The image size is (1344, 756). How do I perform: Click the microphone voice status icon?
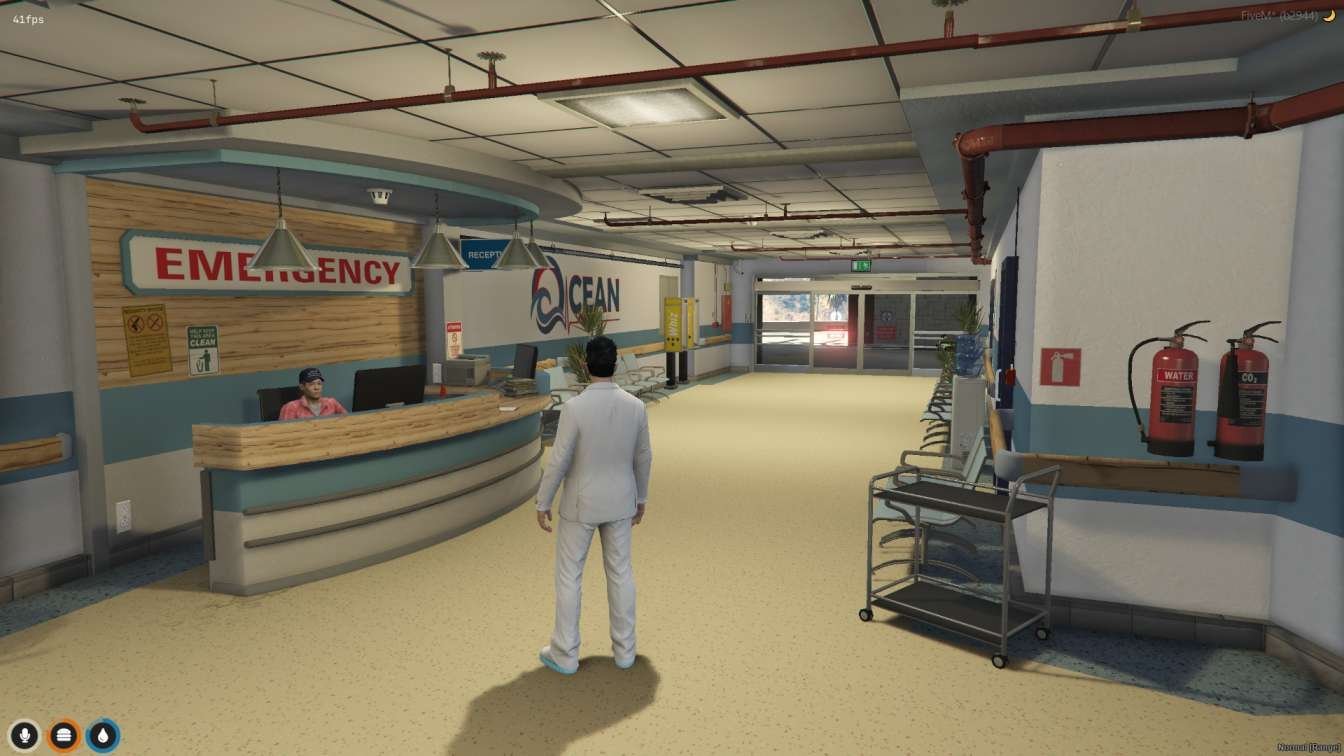click(24, 735)
